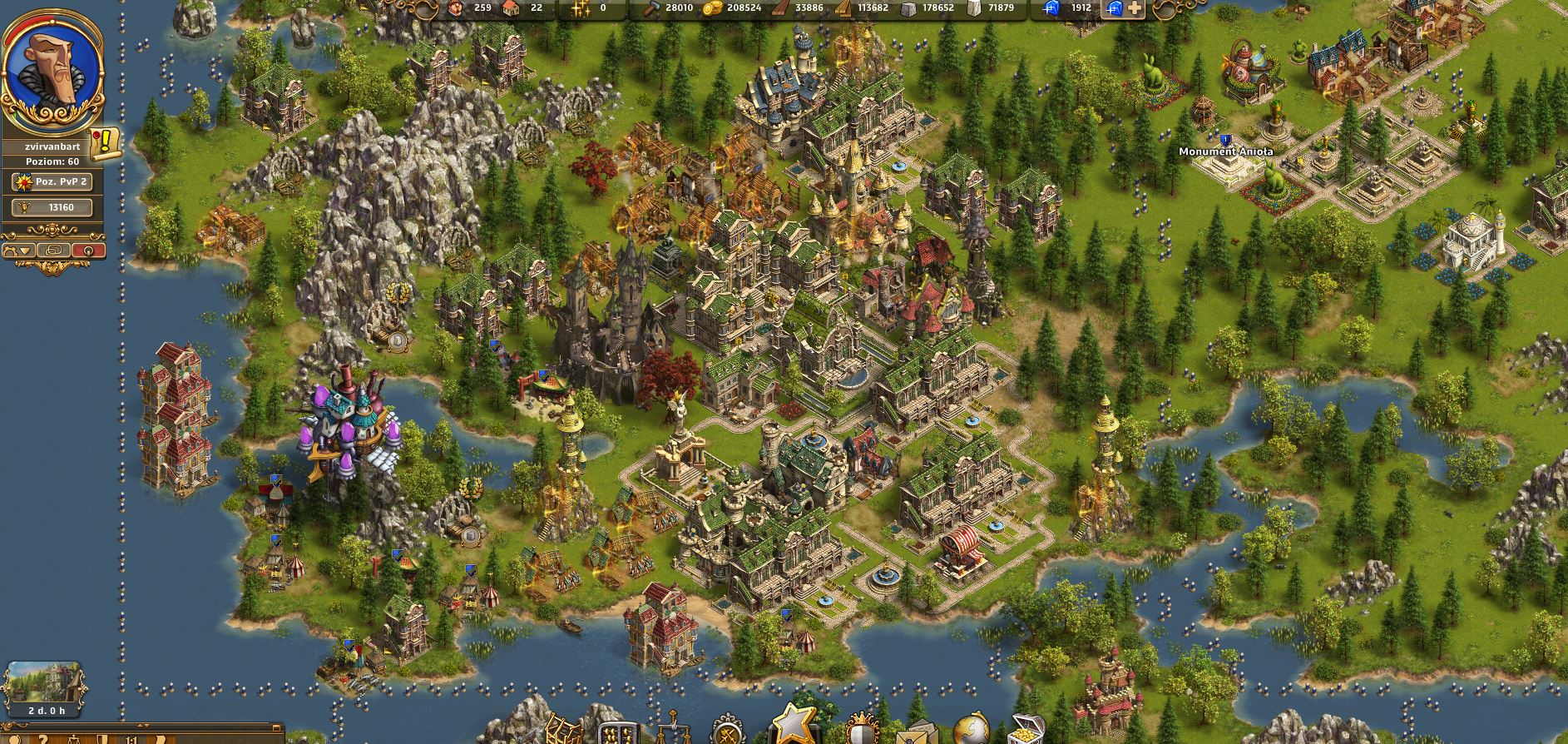Click the red power logout button
Viewport: 1568px width, 744px height.
pos(88,250)
